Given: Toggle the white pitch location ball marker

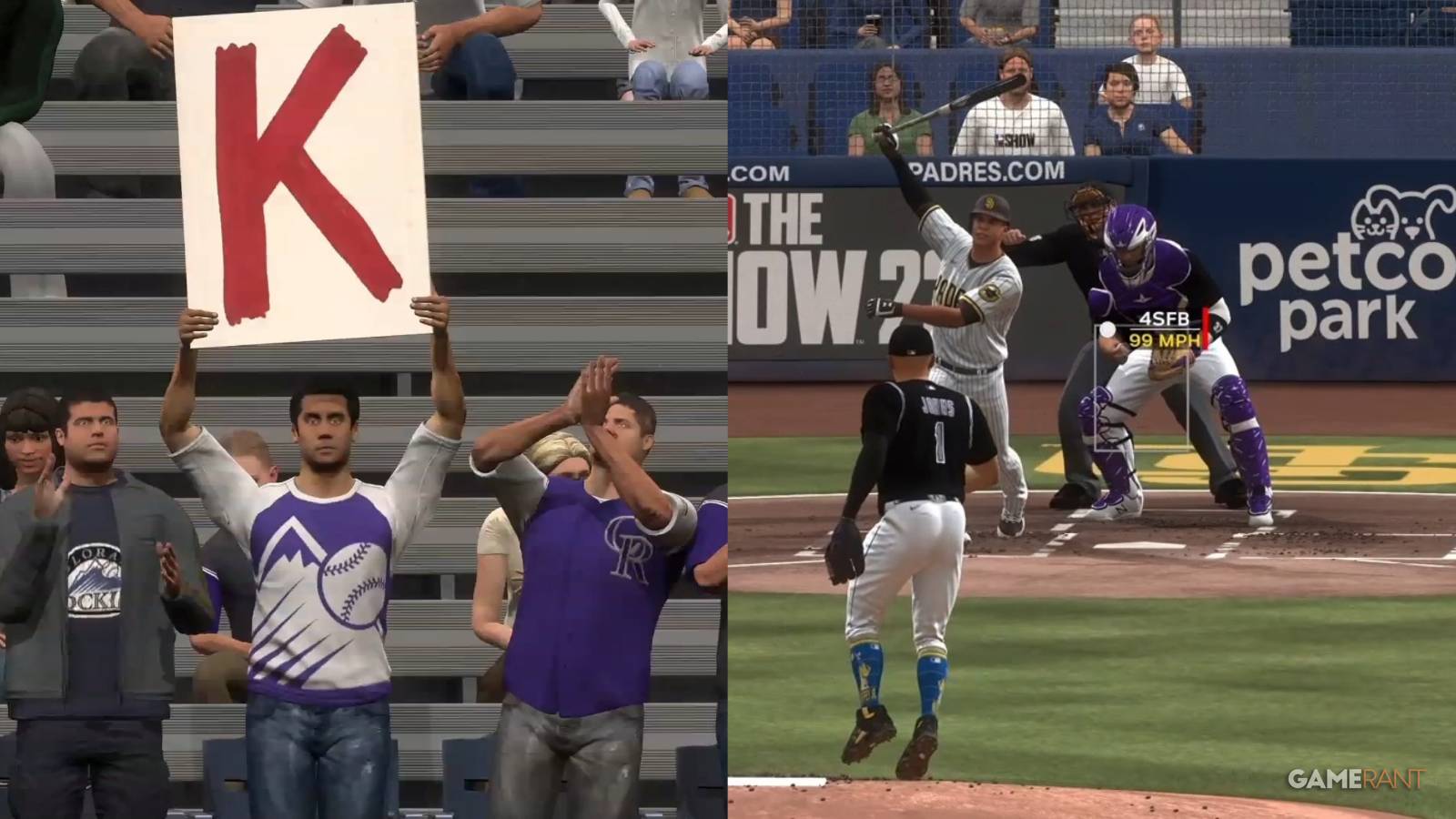Looking at the screenshot, I should 1107,329.
